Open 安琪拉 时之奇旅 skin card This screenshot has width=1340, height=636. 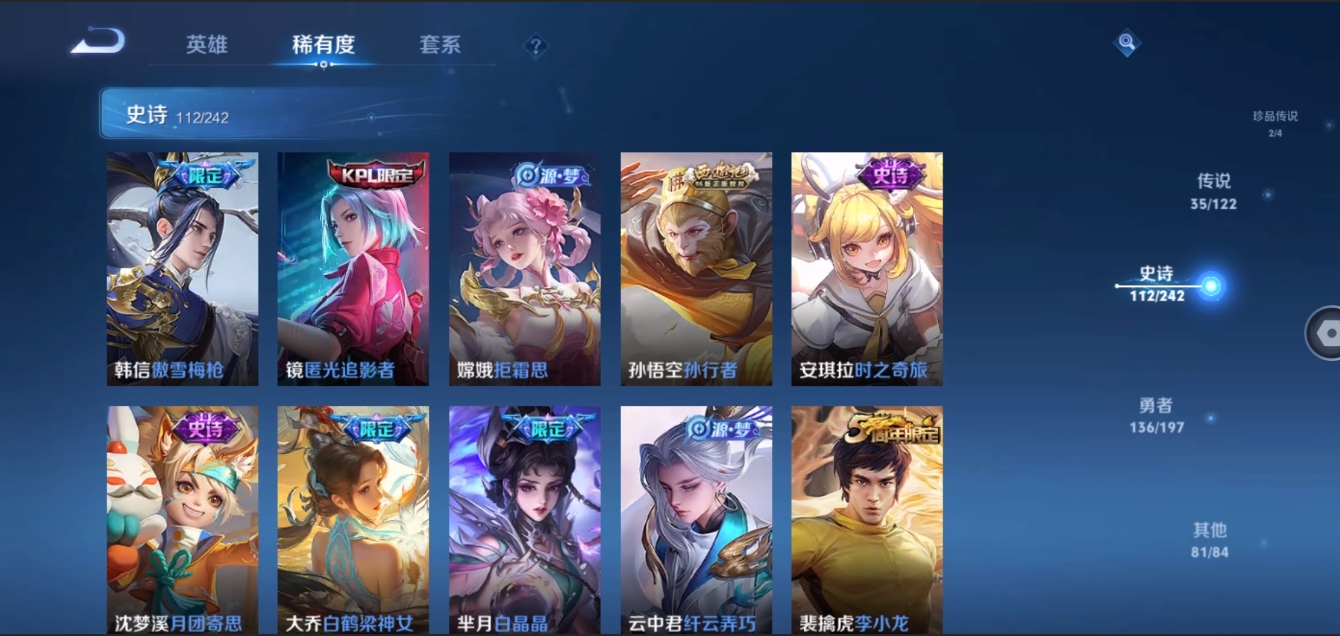pos(867,269)
